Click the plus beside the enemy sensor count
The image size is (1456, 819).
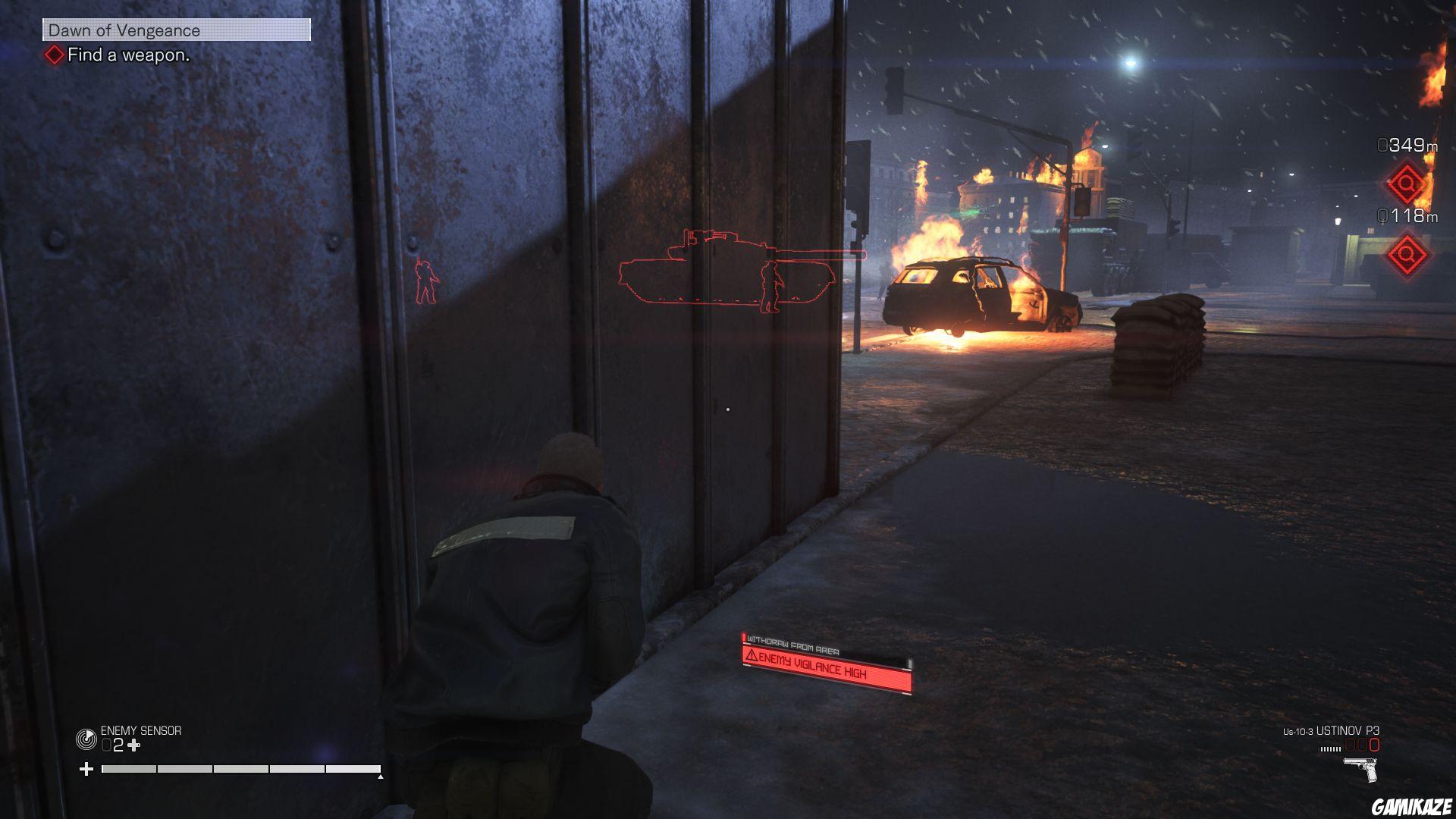133,745
